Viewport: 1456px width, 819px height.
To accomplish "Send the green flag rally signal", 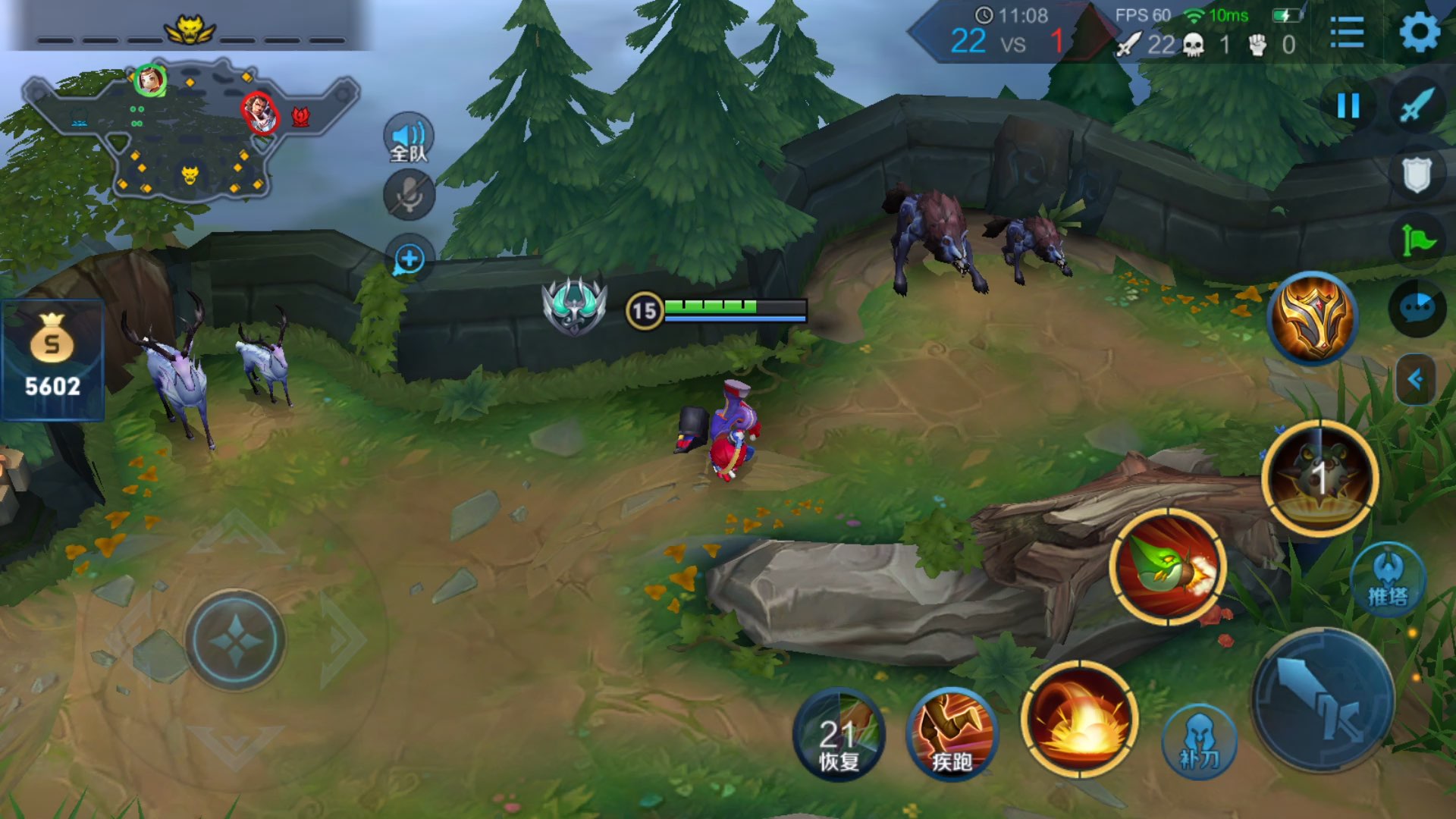I will (1417, 241).
